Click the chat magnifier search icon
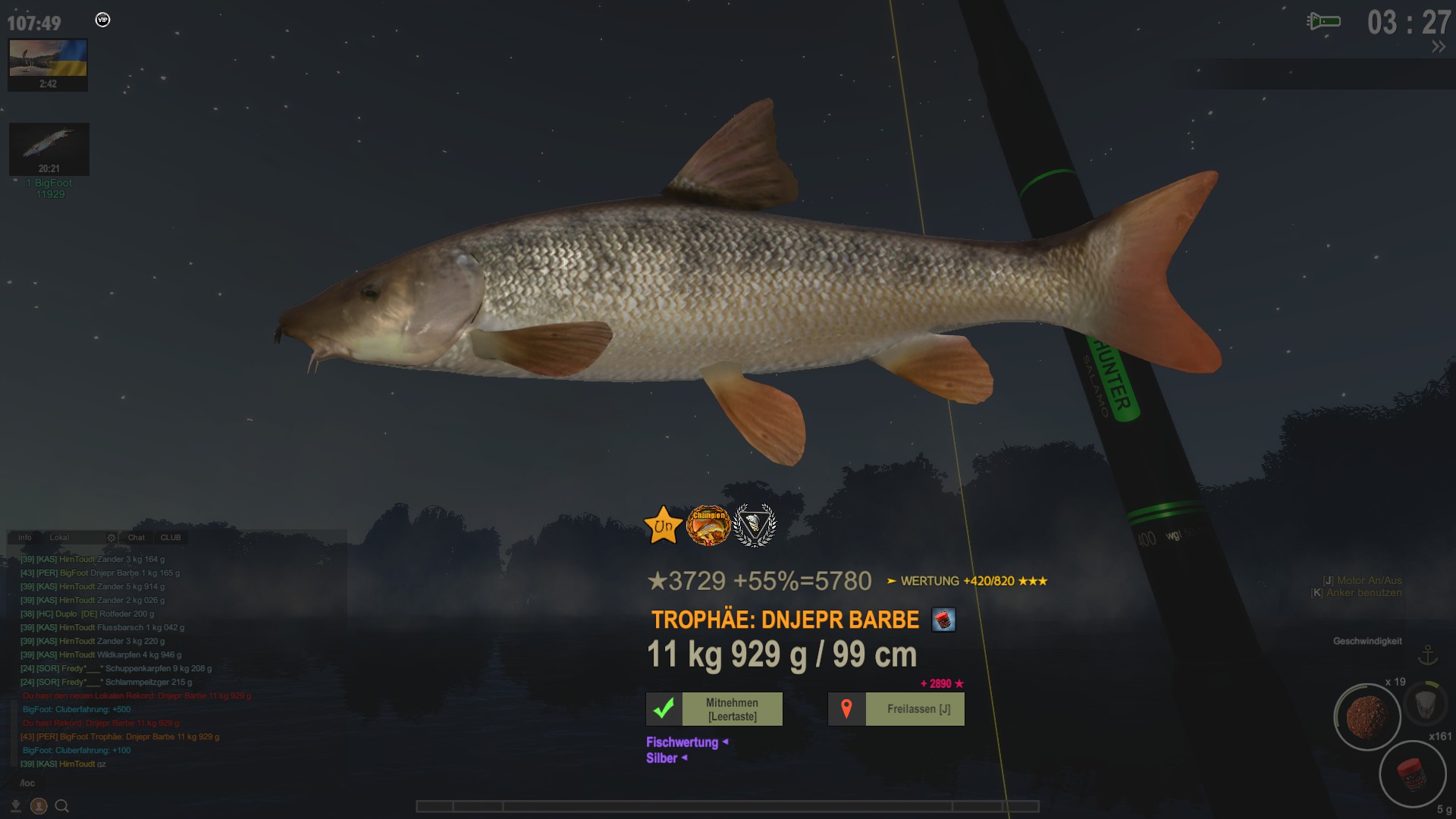The height and width of the screenshot is (819, 1456). click(62, 806)
